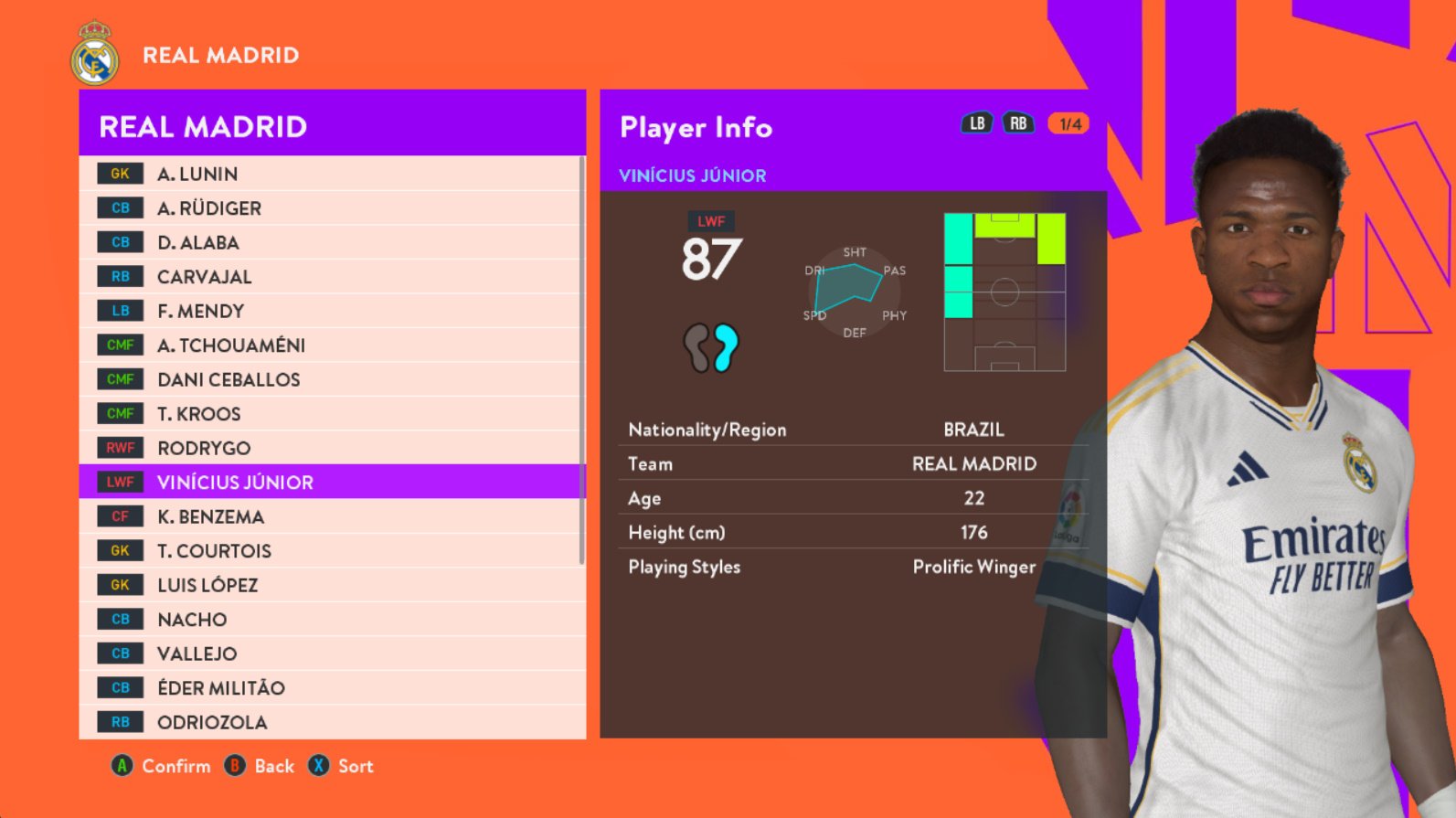
Task: Click the squad list scrollbar
Action: coord(581,361)
